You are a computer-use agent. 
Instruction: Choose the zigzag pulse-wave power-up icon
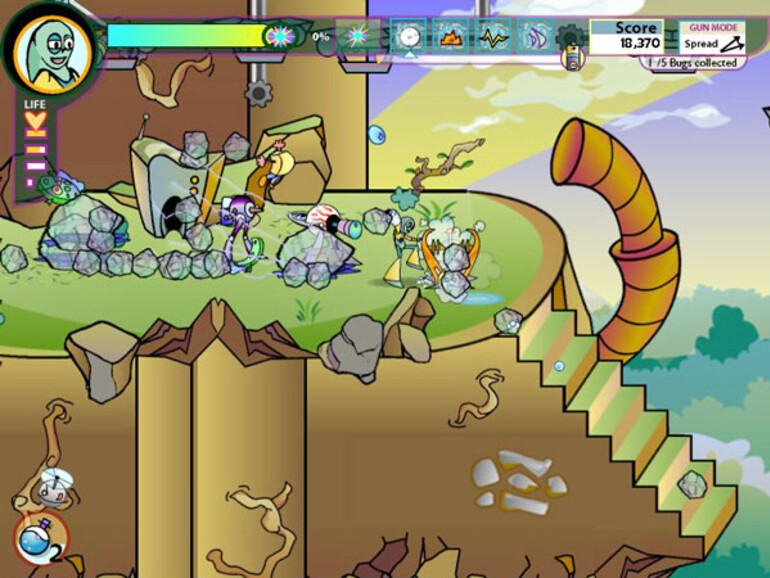point(494,36)
